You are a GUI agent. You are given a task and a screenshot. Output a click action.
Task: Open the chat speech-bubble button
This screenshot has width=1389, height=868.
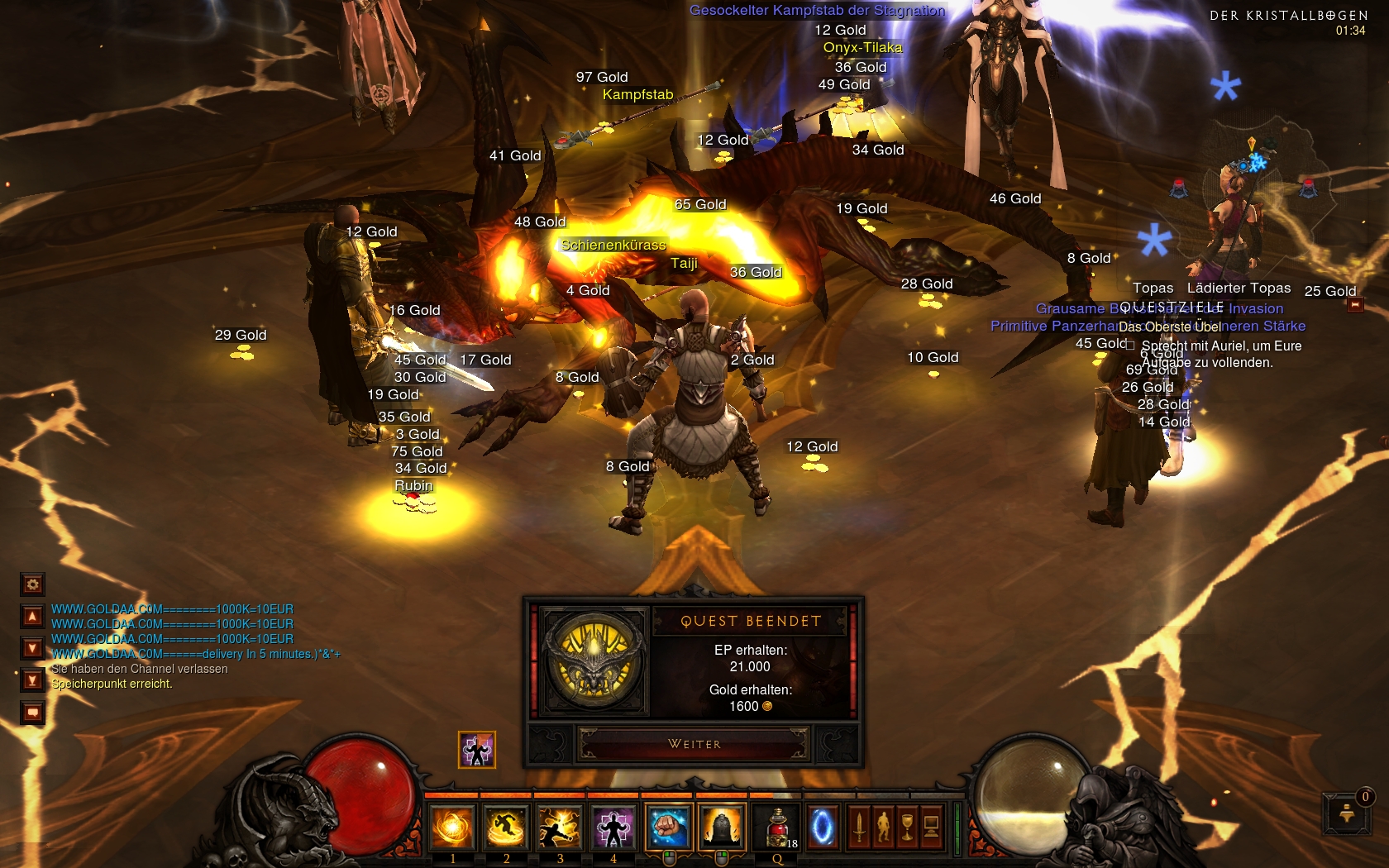pyautogui.click(x=32, y=712)
